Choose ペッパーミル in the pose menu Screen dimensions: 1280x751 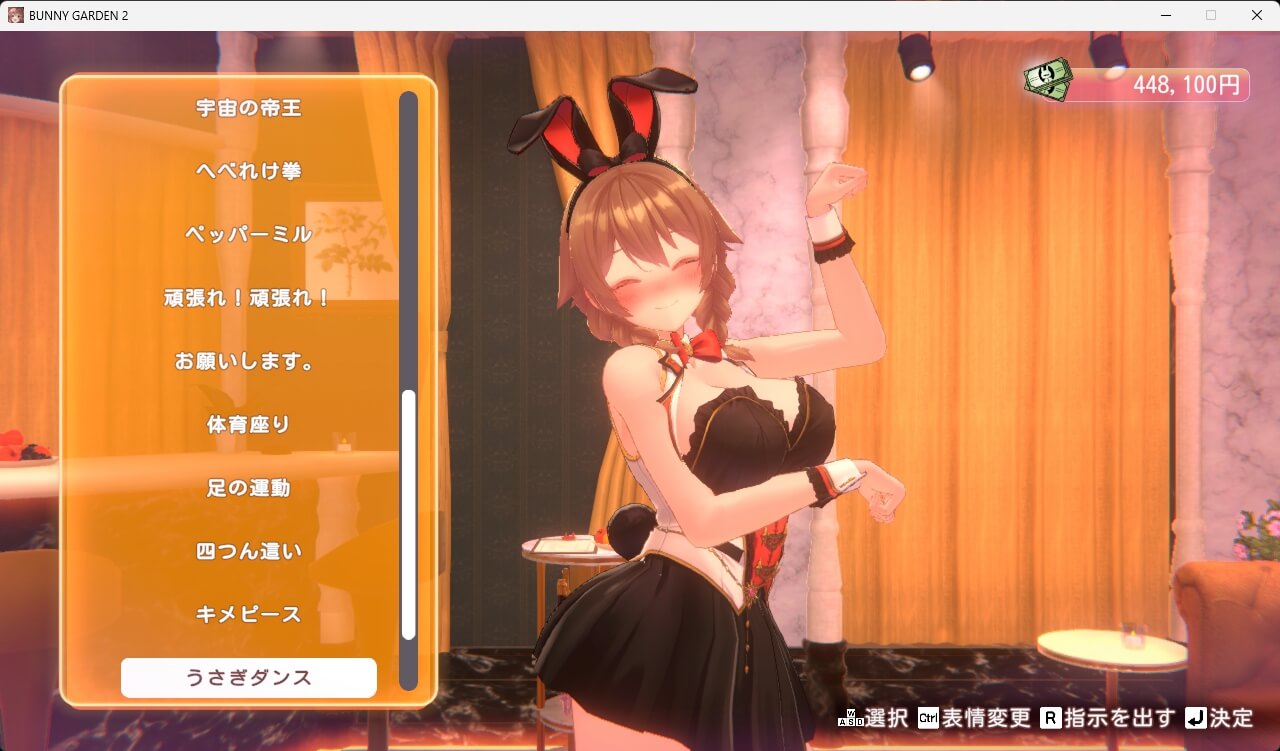click(x=248, y=234)
